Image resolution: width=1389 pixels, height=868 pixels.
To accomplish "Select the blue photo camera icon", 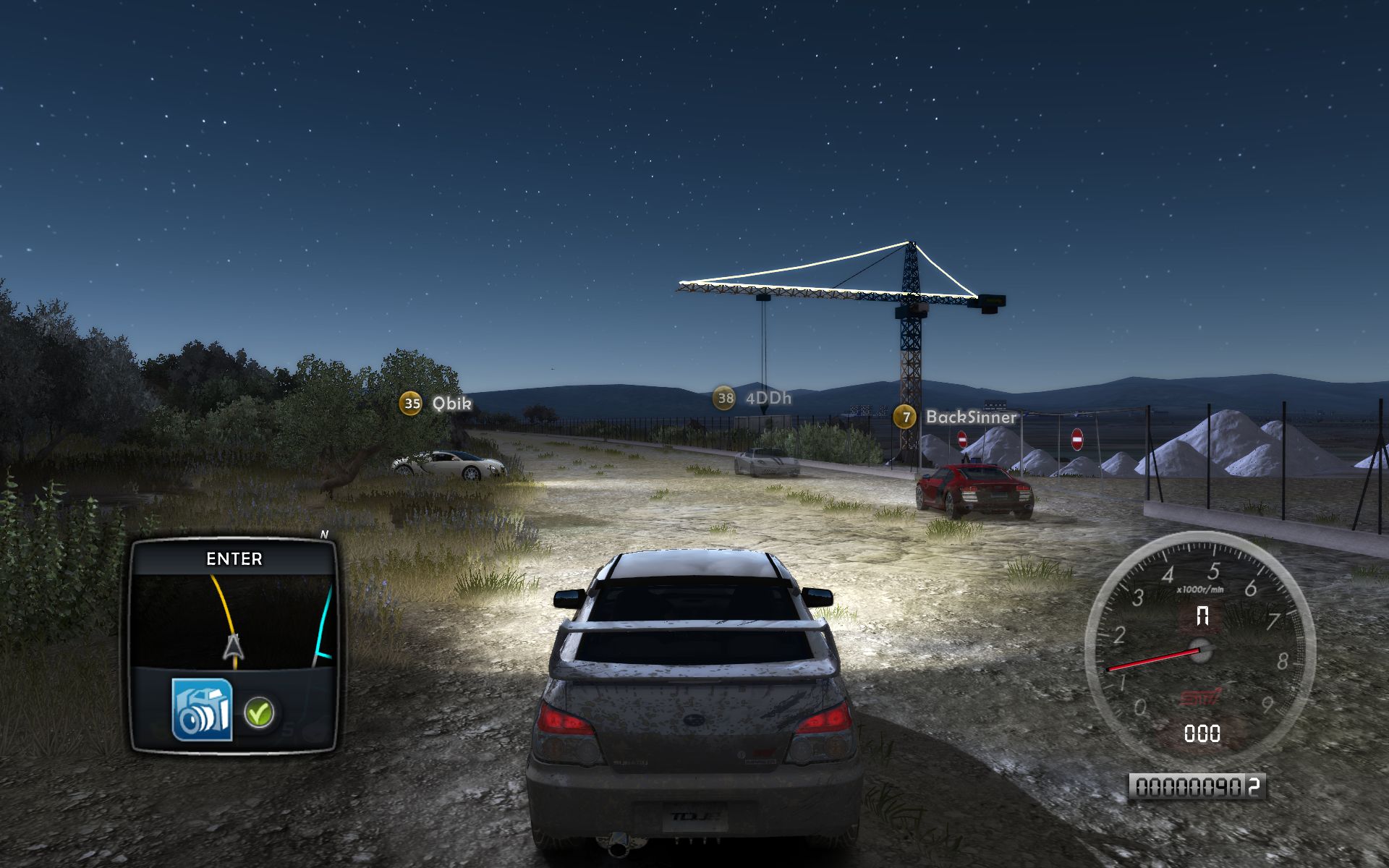I will 202,710.
